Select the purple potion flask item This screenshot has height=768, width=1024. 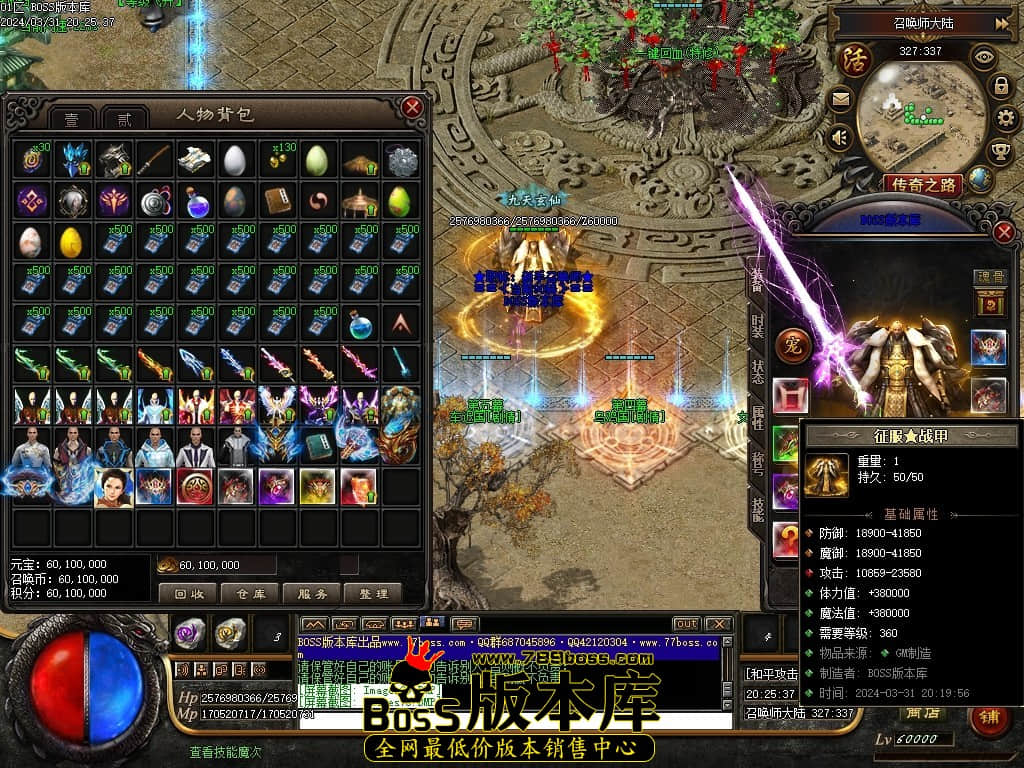[194, 202]
